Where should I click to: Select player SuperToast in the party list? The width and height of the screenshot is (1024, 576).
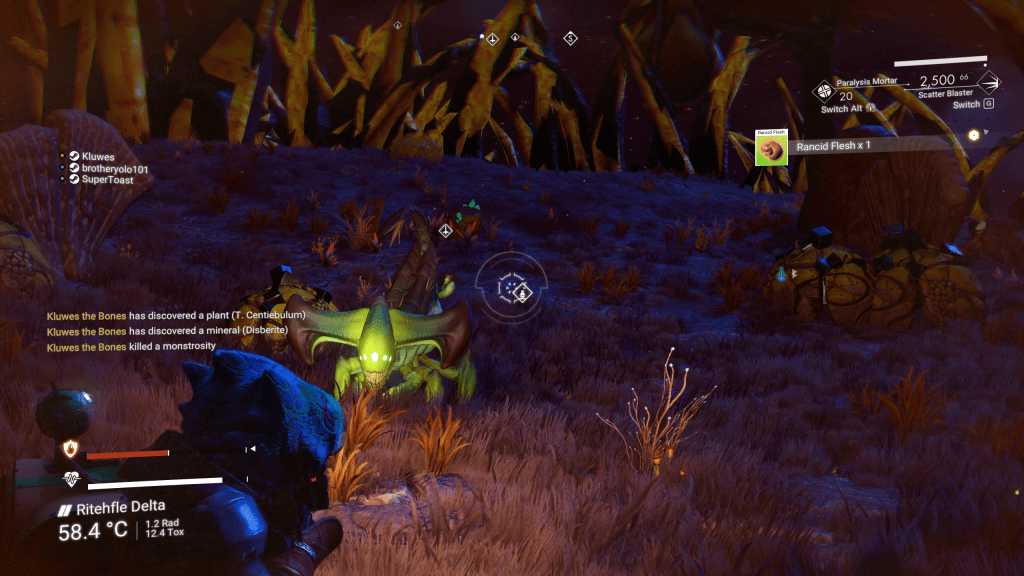pyautogui.click(x=108, y=180)
